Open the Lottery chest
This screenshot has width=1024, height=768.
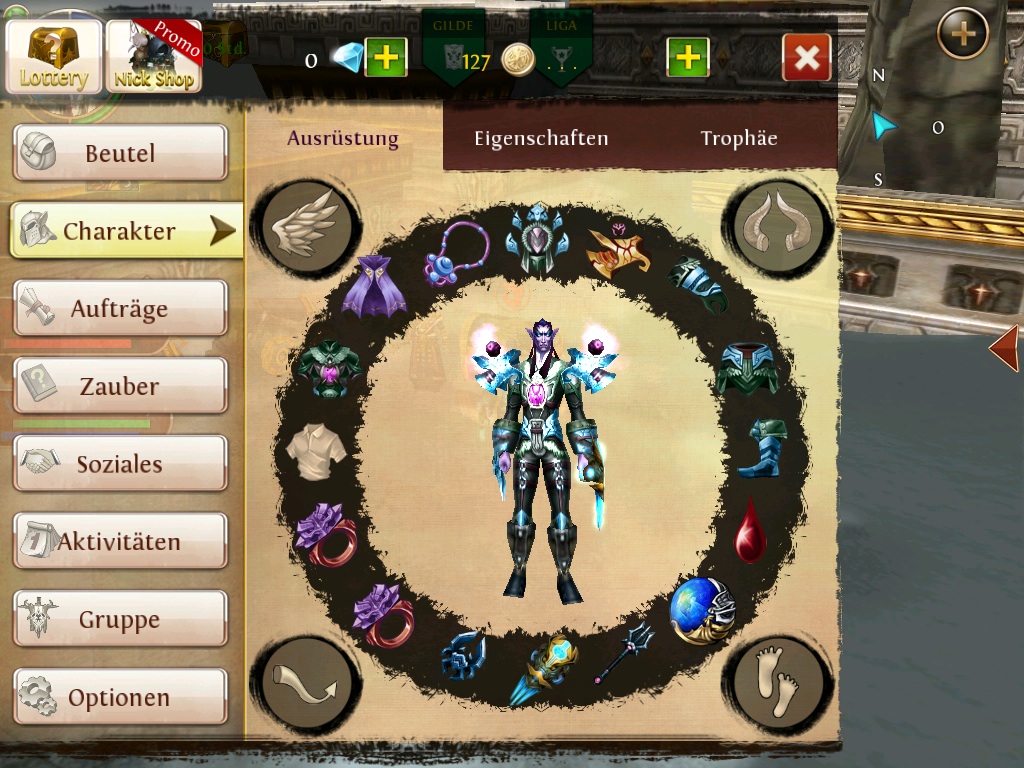(53, 56)
